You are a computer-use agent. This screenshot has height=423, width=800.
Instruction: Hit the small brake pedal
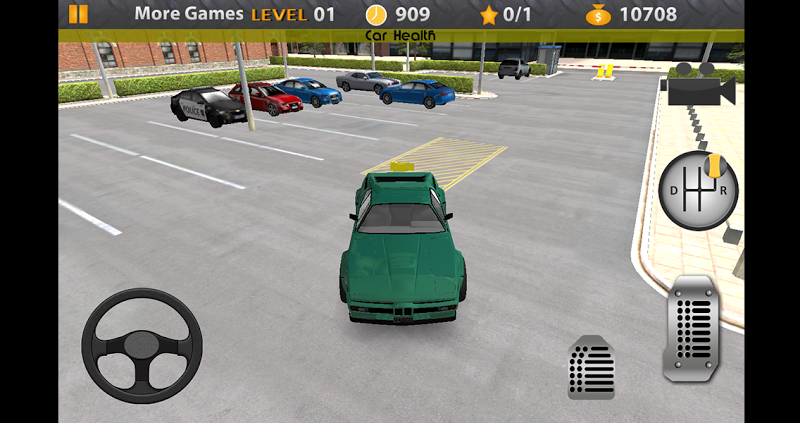click(591, 368)
